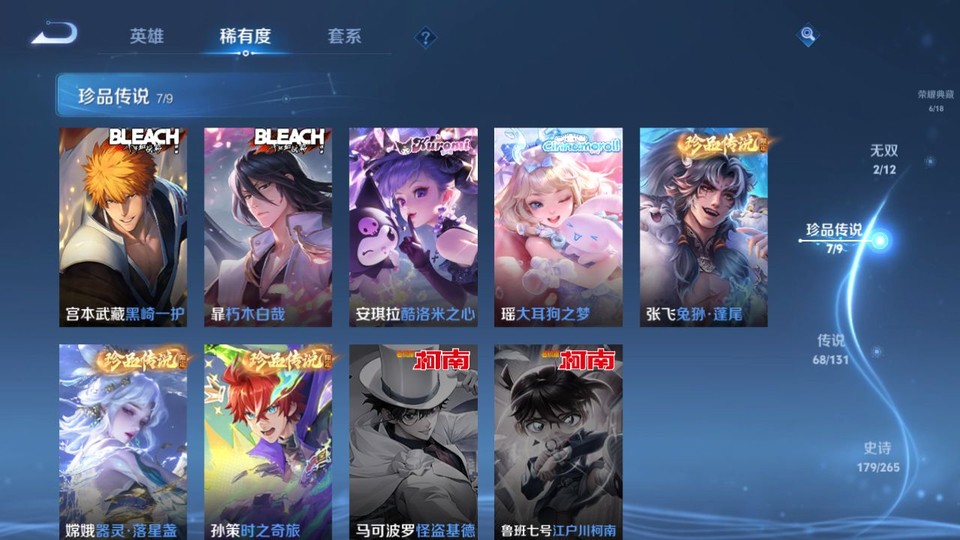Show the 史诗 179/265 section

click(x=878, y=457)
